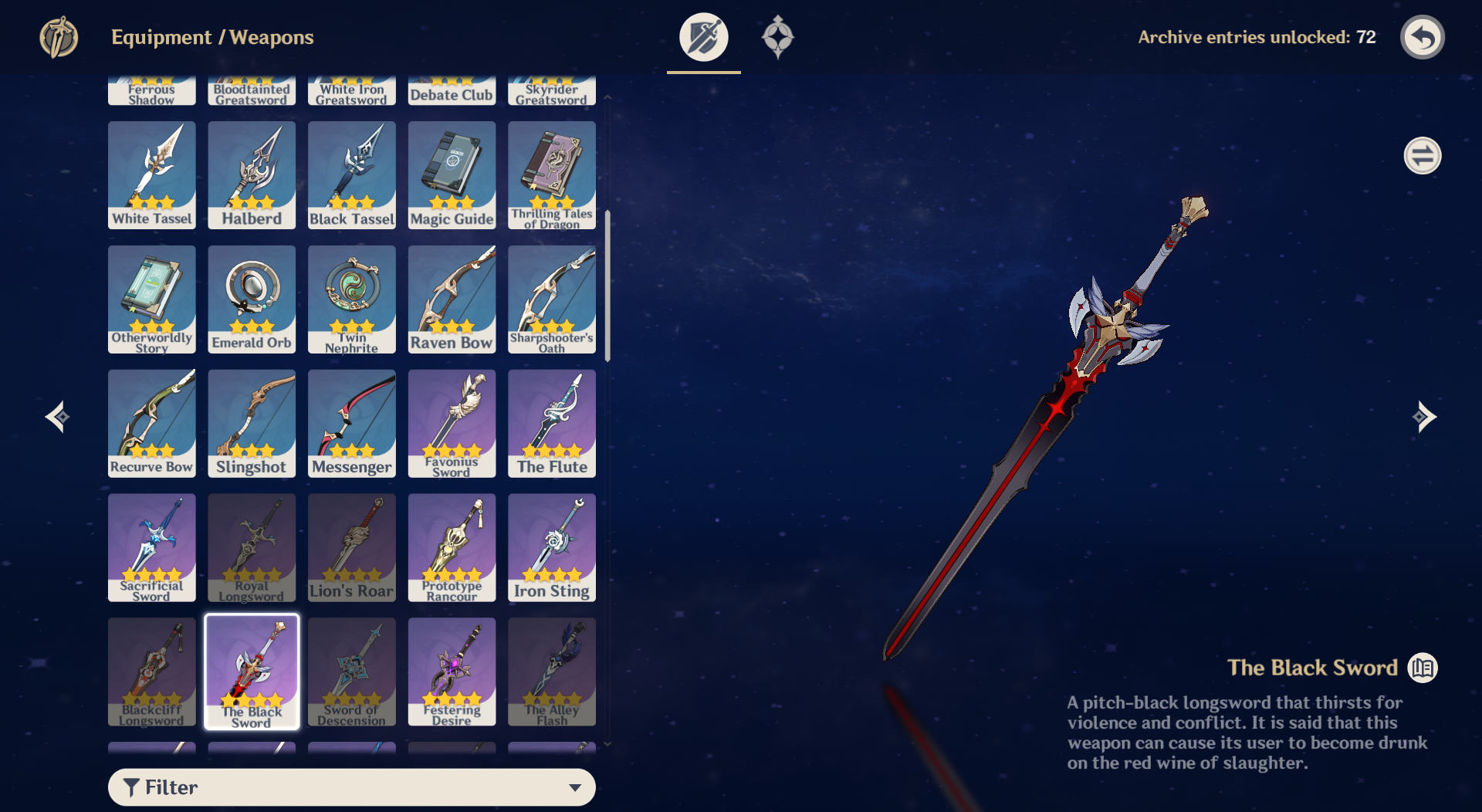Open The Black Sword story book
Image resolution: width=1482 pixels, height=812 pixels.
[1422, 668]
